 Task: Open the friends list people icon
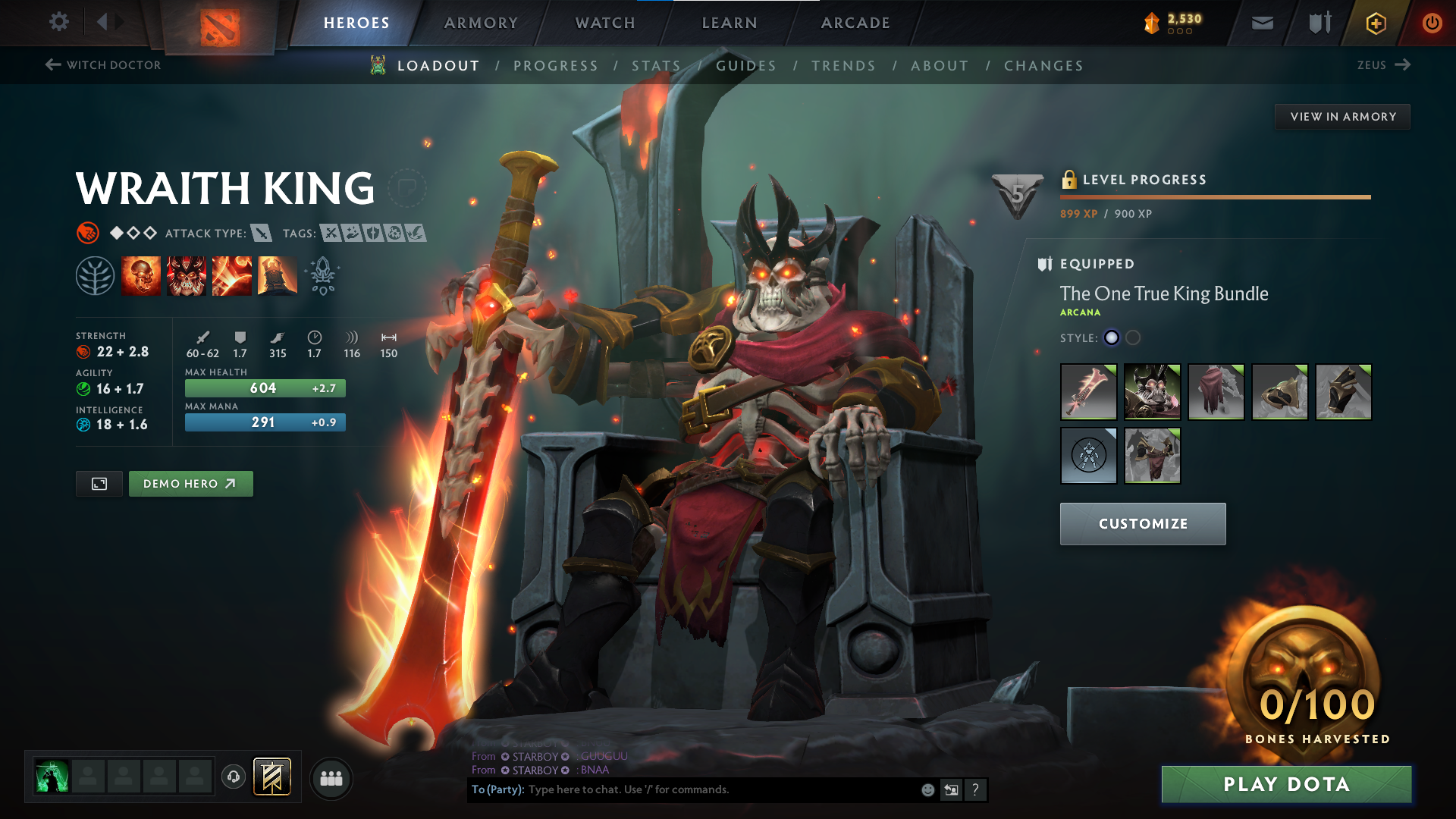click(331, 777)
